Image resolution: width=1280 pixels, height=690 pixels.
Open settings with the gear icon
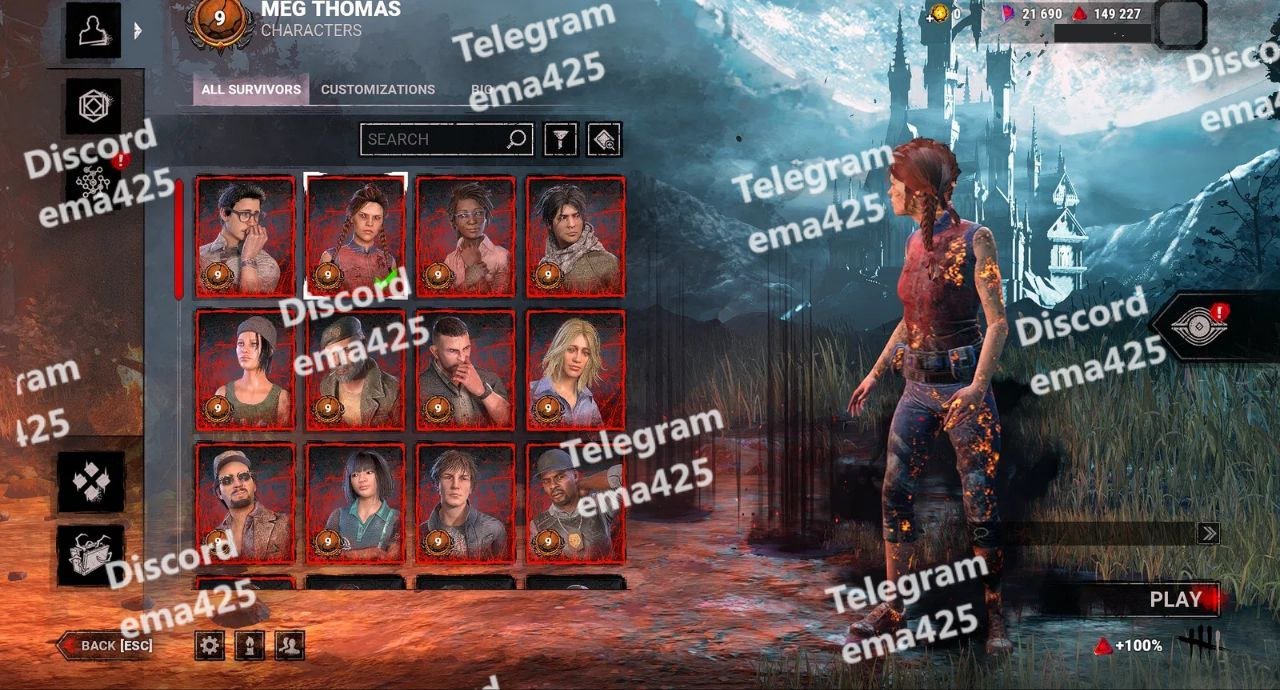[x=210, y=645]
